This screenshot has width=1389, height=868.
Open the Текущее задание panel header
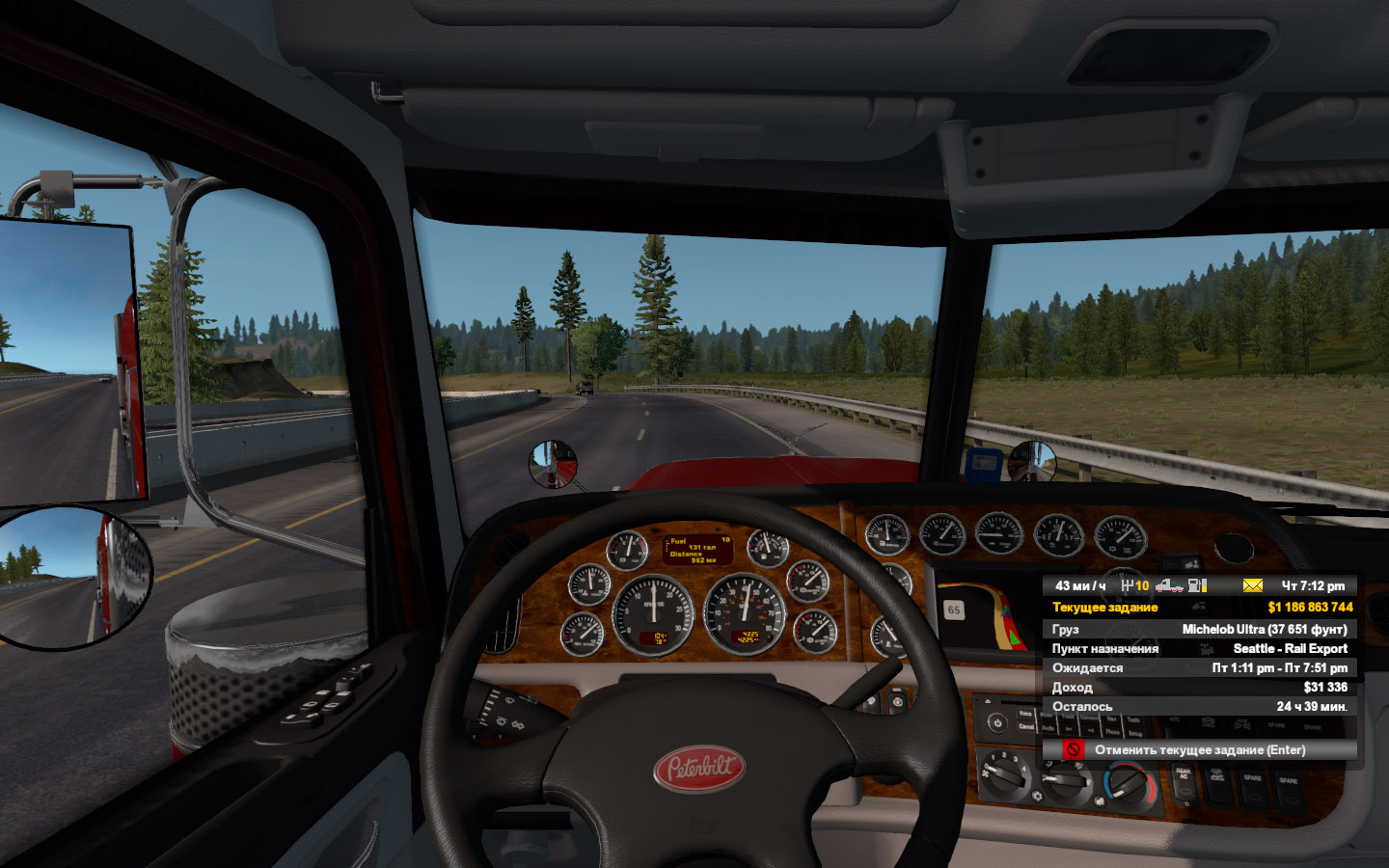(x=1105, y=608)
